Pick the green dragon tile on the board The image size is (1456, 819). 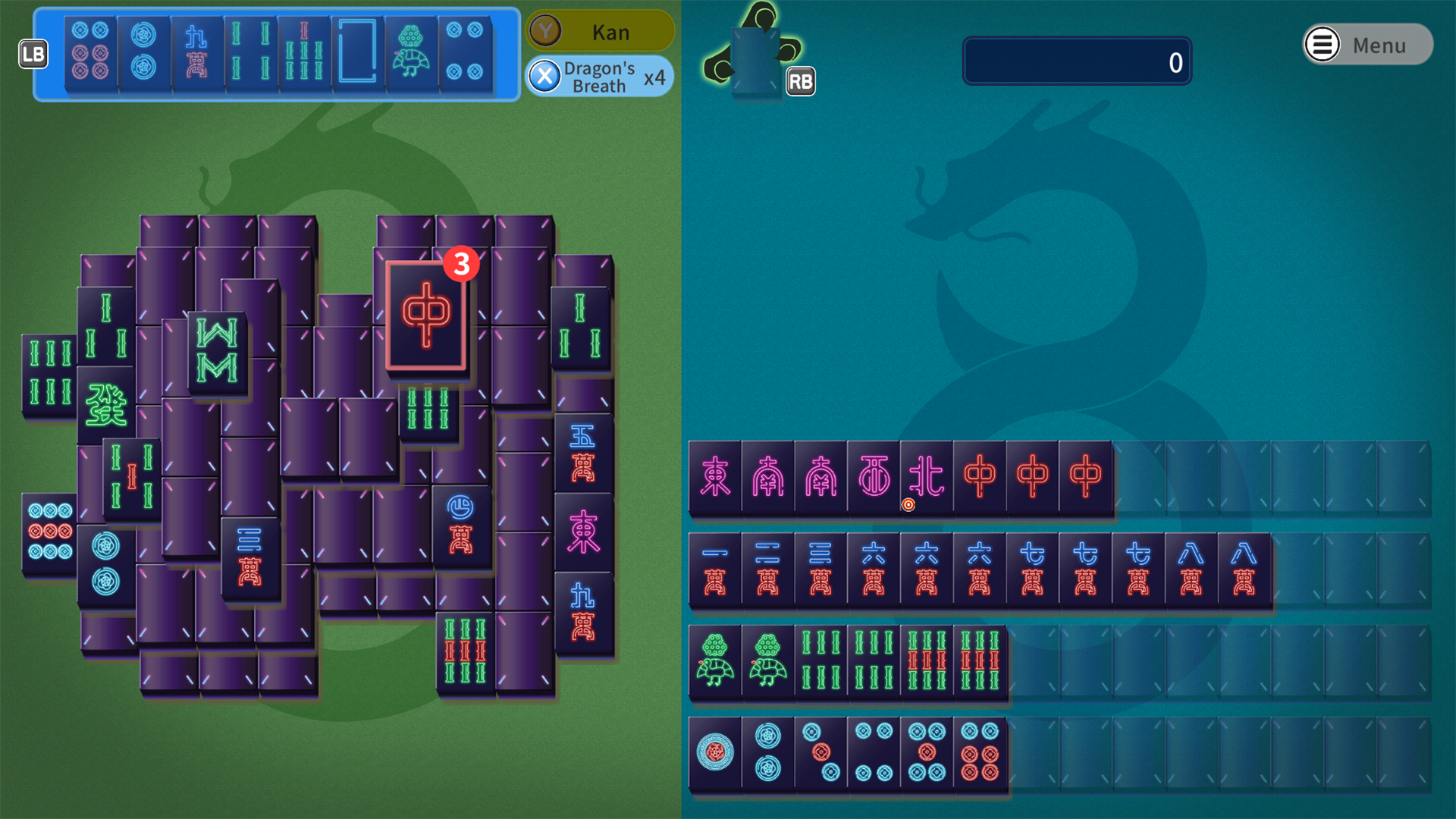pos(105,404)
